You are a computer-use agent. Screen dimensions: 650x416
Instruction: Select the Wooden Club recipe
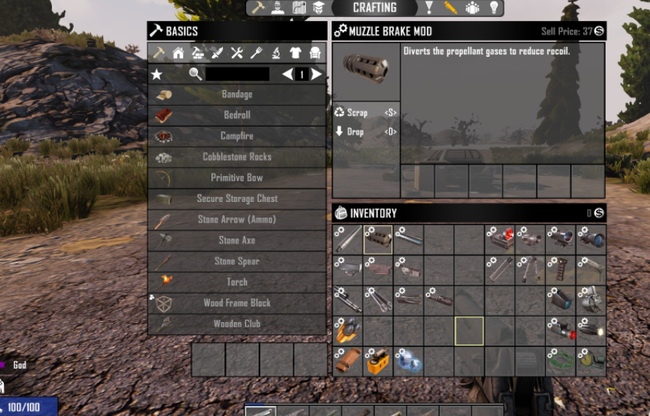tap(237, 324)
